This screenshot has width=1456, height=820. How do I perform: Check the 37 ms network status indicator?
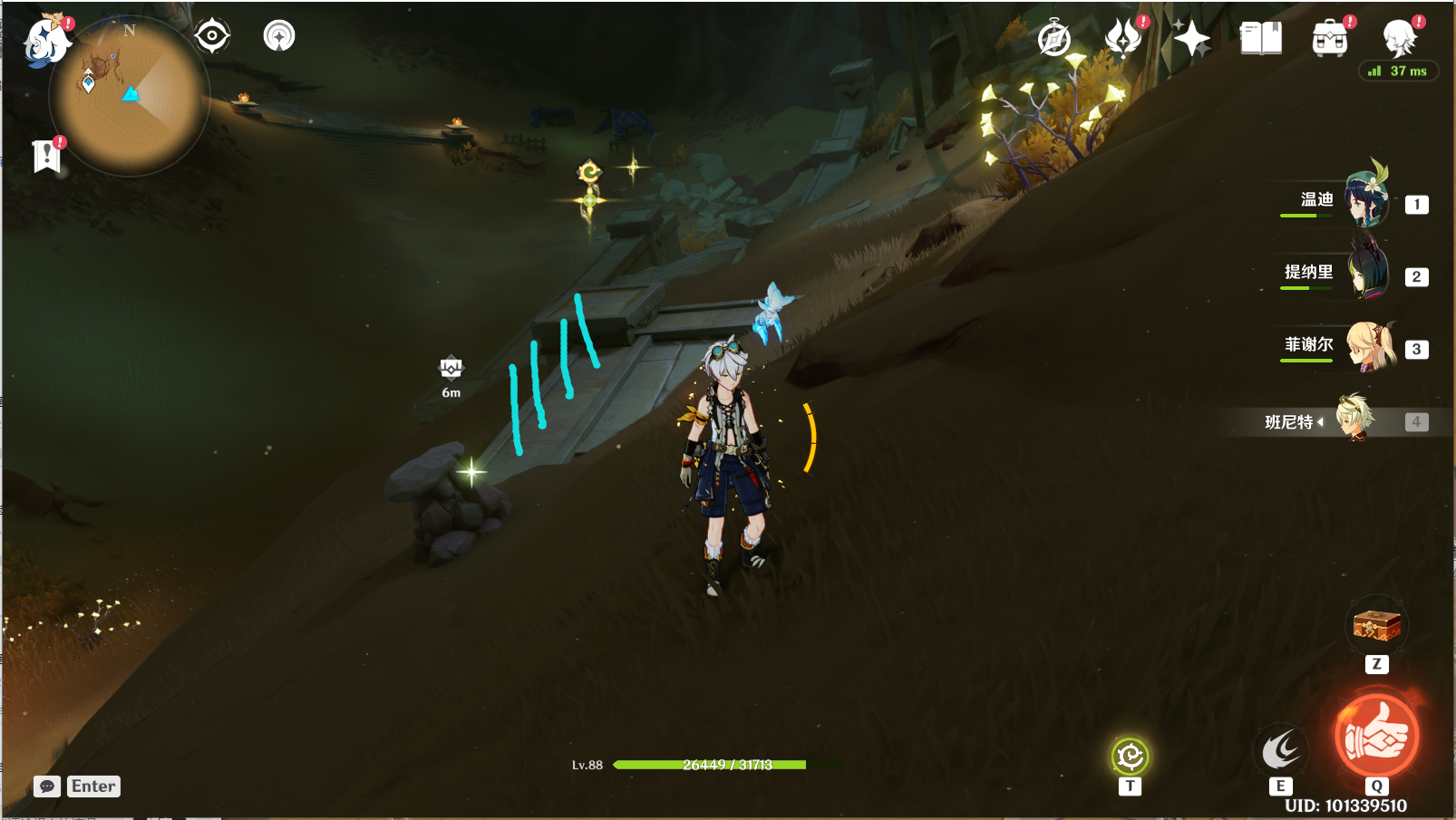pyautogui.click(x=1399, y=70)
